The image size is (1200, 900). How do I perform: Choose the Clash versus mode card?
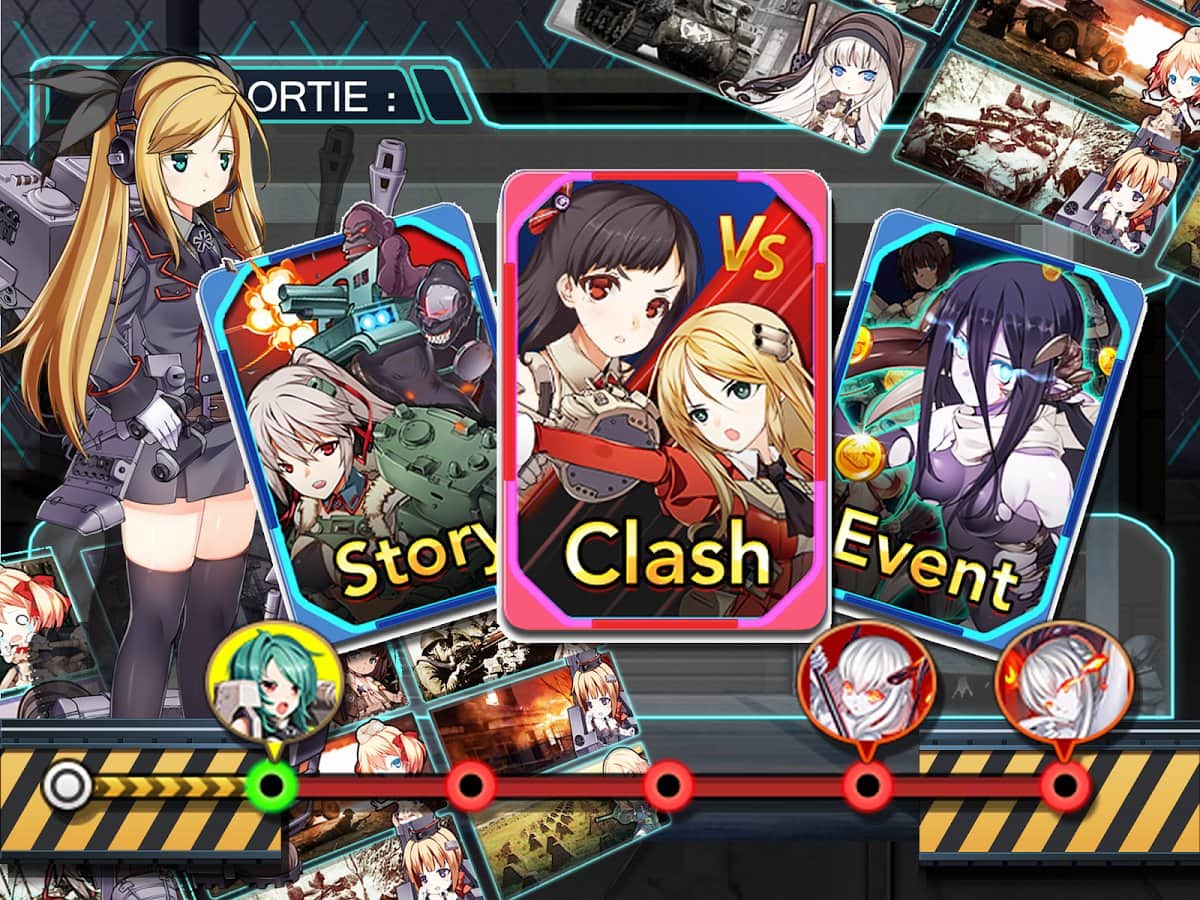tap(664, 400)
